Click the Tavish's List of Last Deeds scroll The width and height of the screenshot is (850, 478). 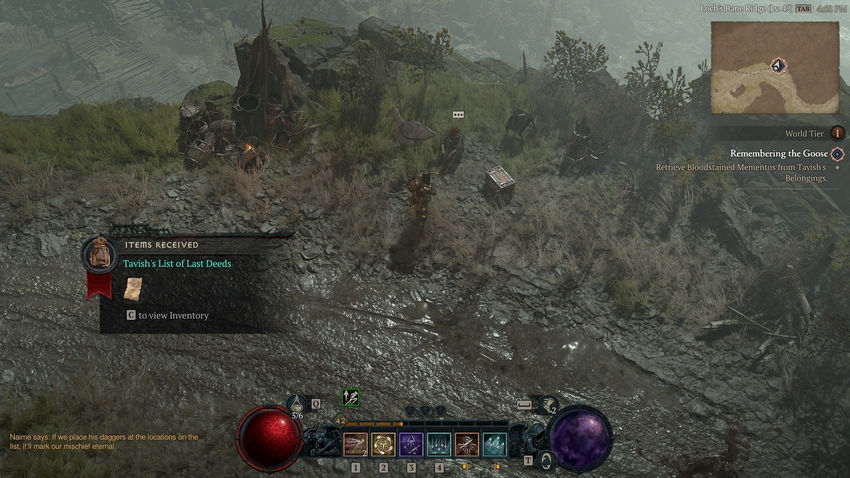[x=133, y=288]
